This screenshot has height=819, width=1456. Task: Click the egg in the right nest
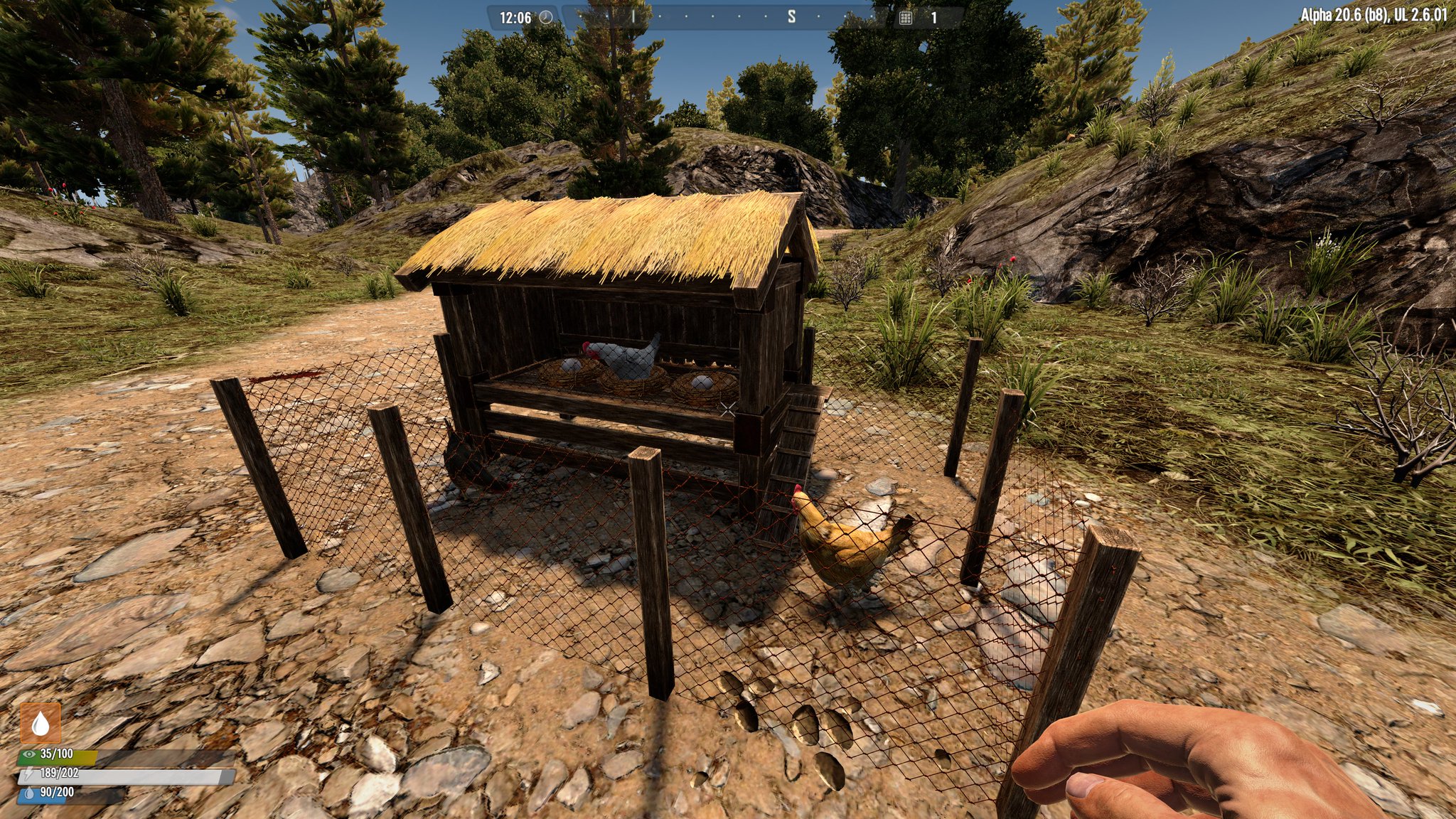pyautogui.click(x=700, y=380)
